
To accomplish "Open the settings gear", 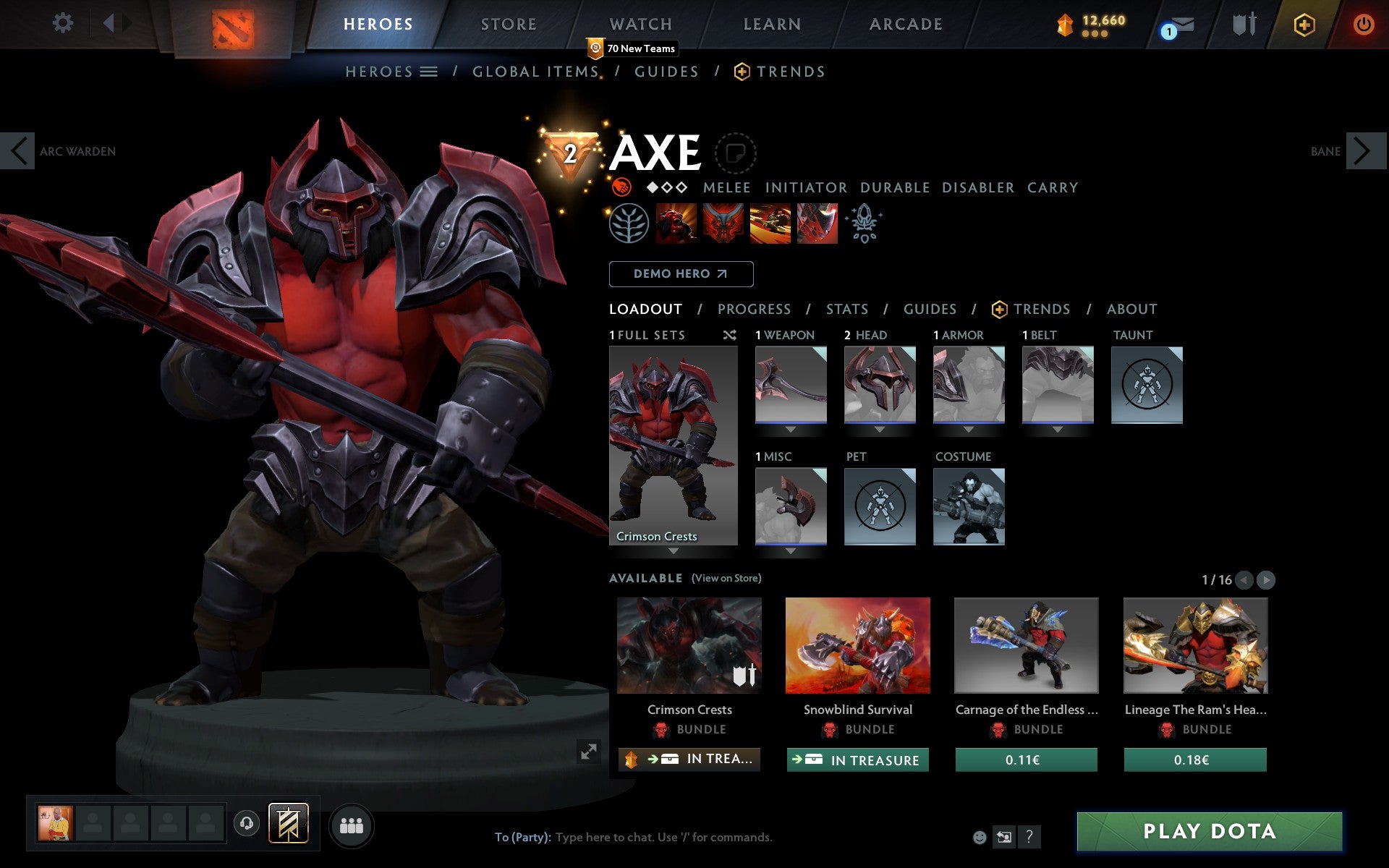I will point(64,22).
